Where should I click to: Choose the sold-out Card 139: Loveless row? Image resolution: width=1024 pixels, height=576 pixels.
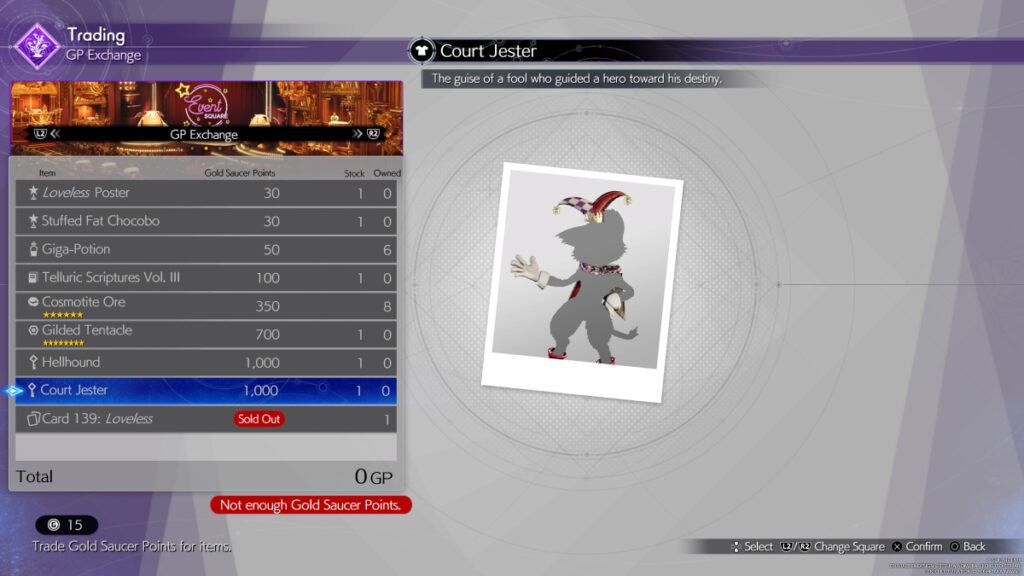[206, 419]
